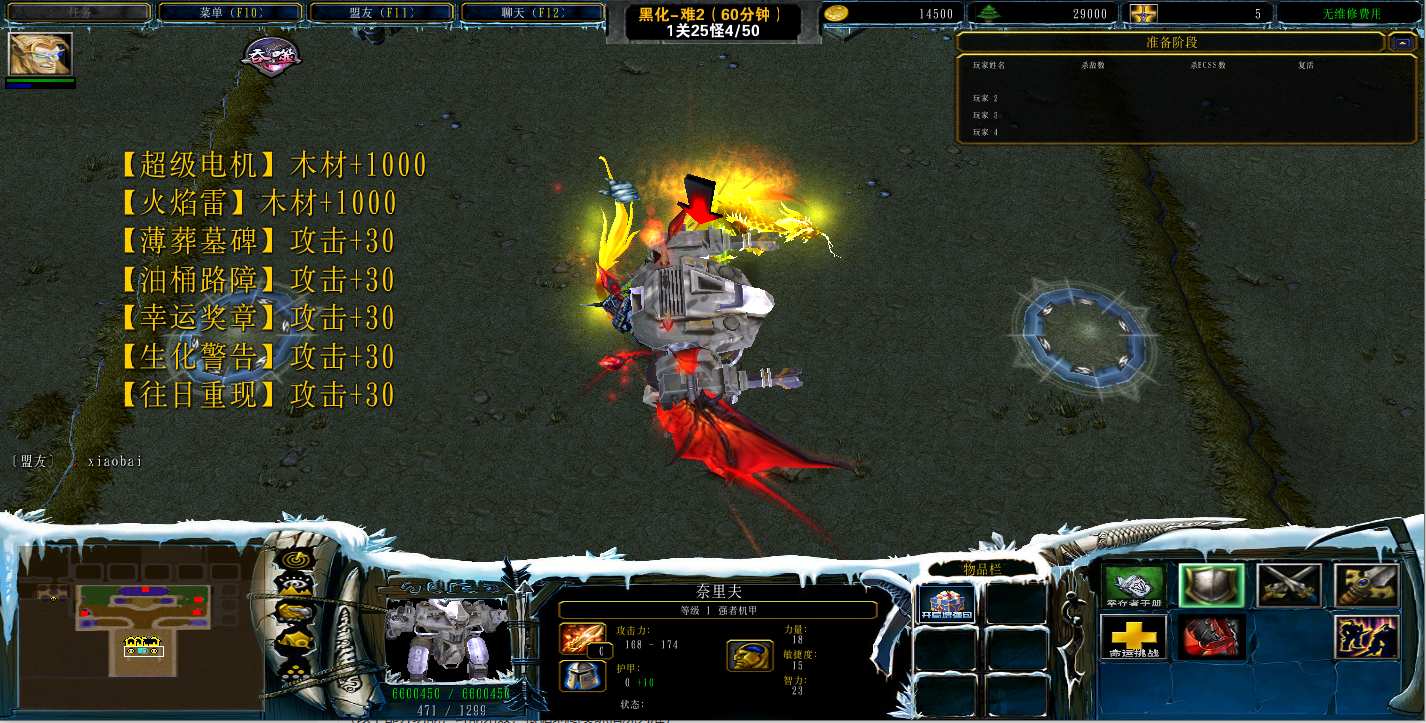Click the gold-hilted sword command icon
The image size is (1426, 723).
(x=1366, y=586)
